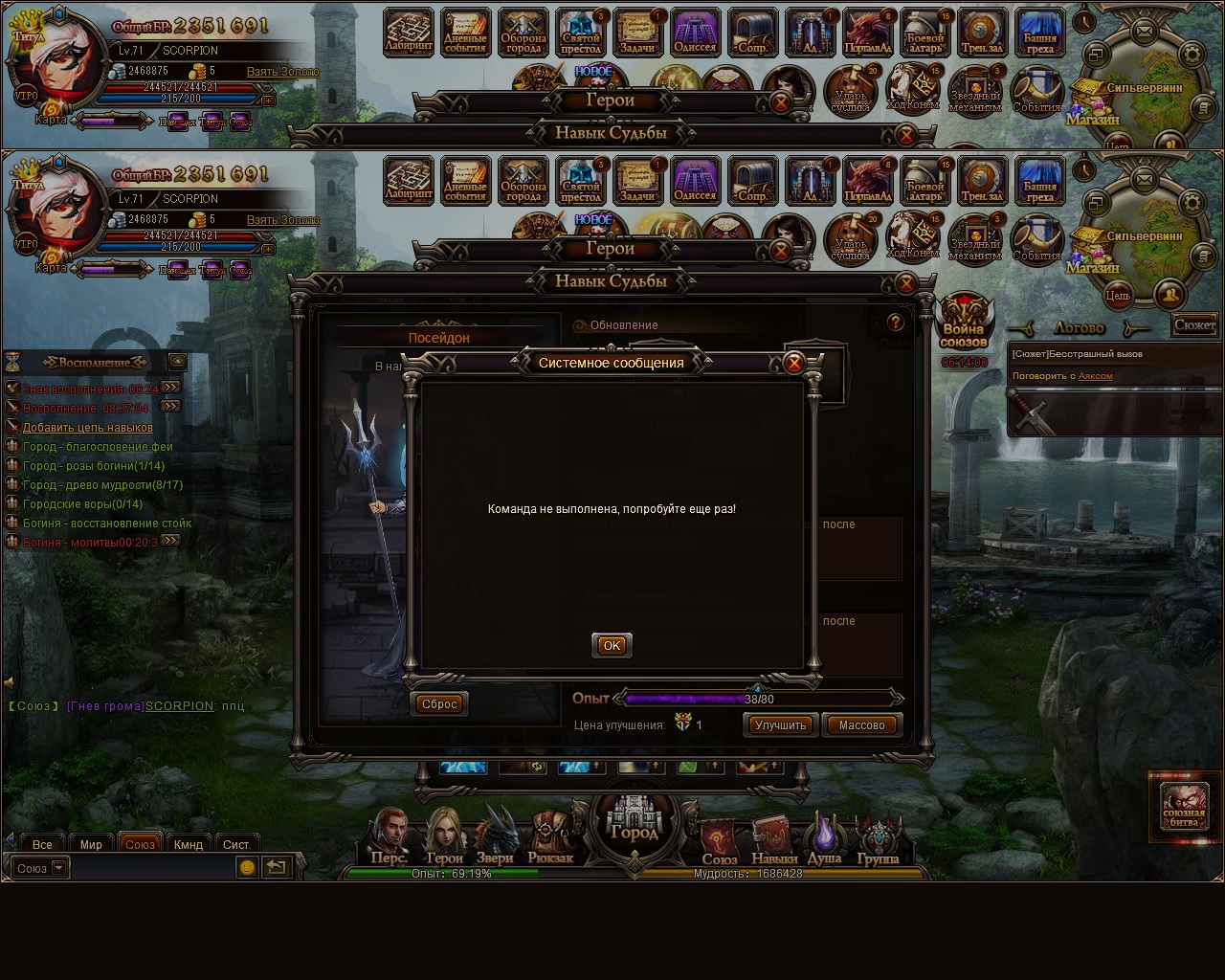
Task: Click the Сброс reset button
Action: (439, 703)
